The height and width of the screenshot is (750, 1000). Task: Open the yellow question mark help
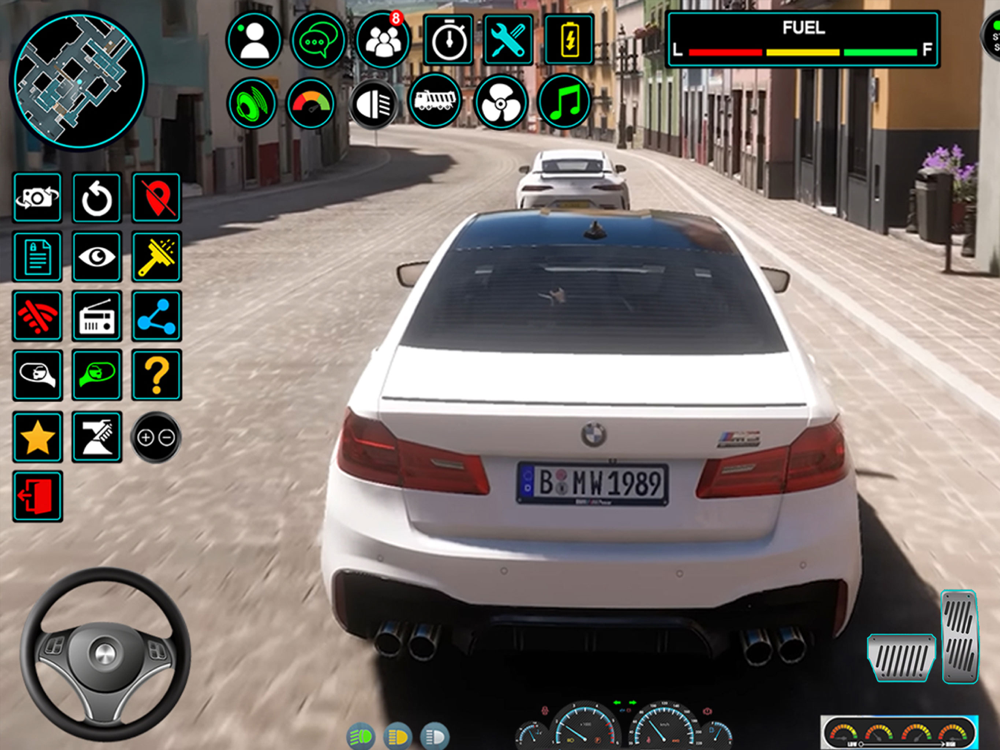[157, 375]
